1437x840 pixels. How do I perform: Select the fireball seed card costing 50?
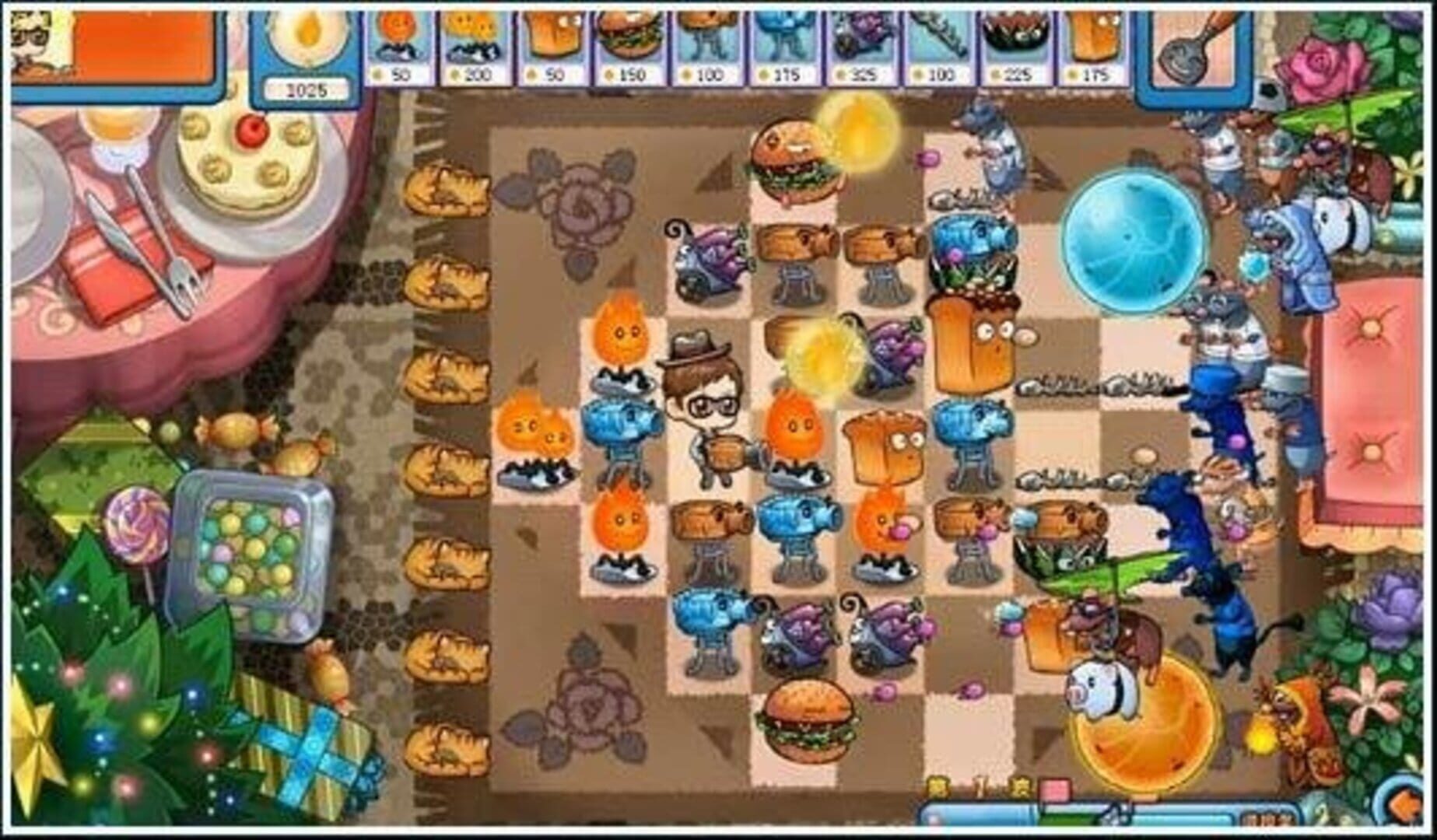pos(398,43)
